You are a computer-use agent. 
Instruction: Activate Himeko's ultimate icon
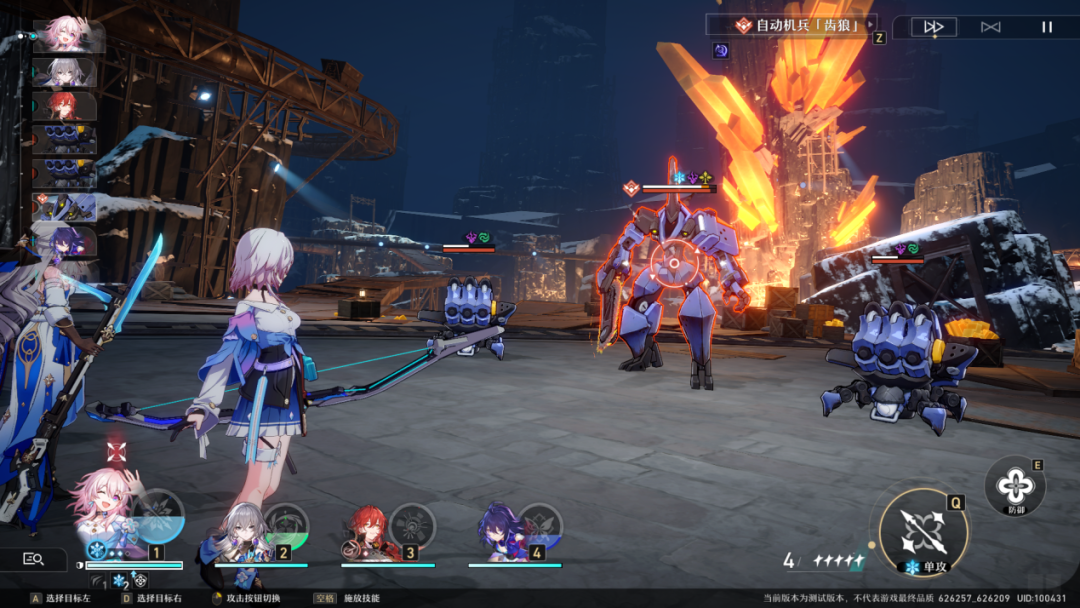pyautogui.click(x=412, y=525)
